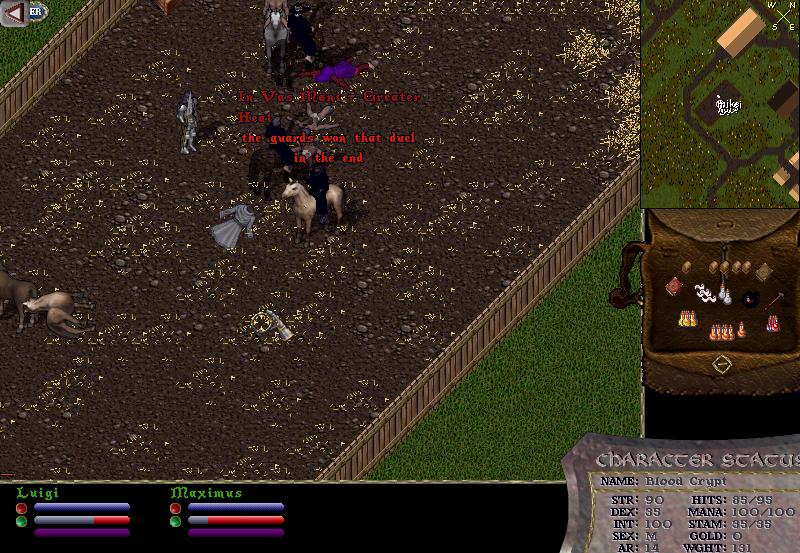This screenshot has width=800, height=553.
Task: Select the group of four orange potions
Action: [720, 330]
